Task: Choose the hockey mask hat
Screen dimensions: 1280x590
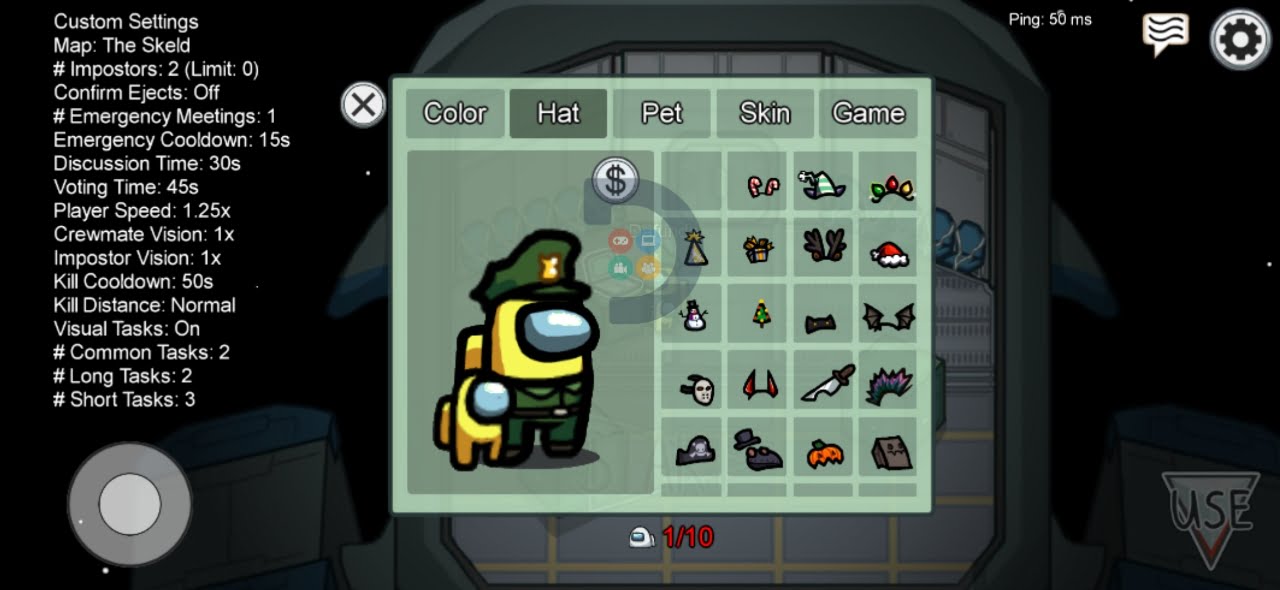Action: coord(696,387)
